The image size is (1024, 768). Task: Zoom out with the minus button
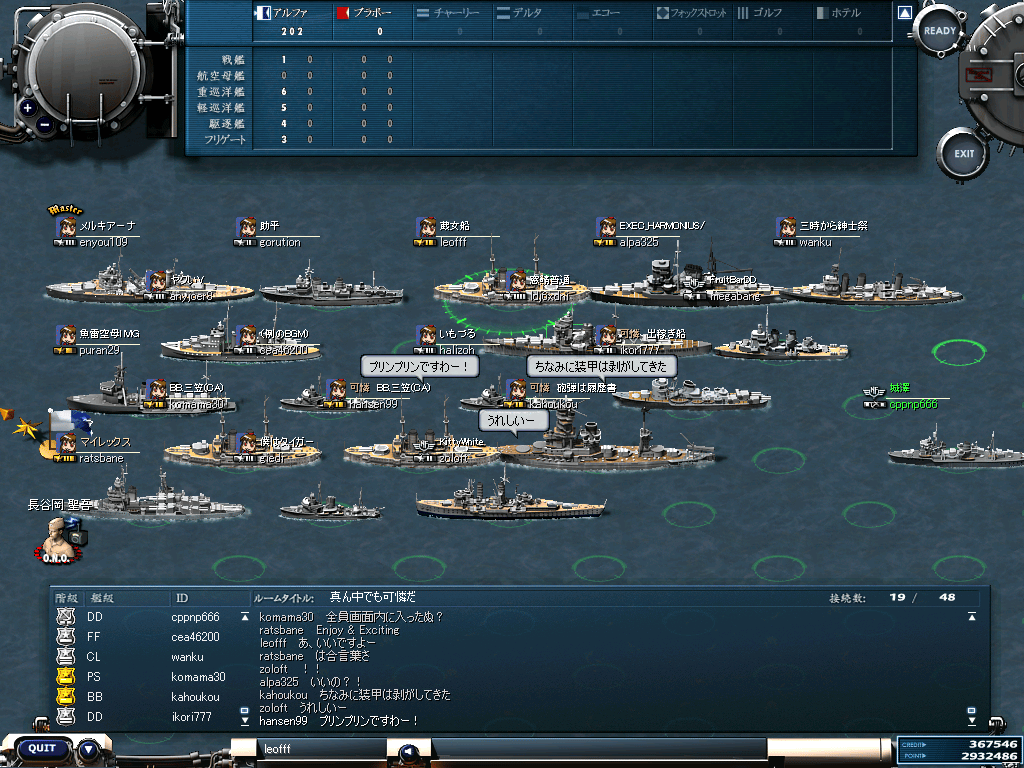pyautogui.click(x=45, y=126)
